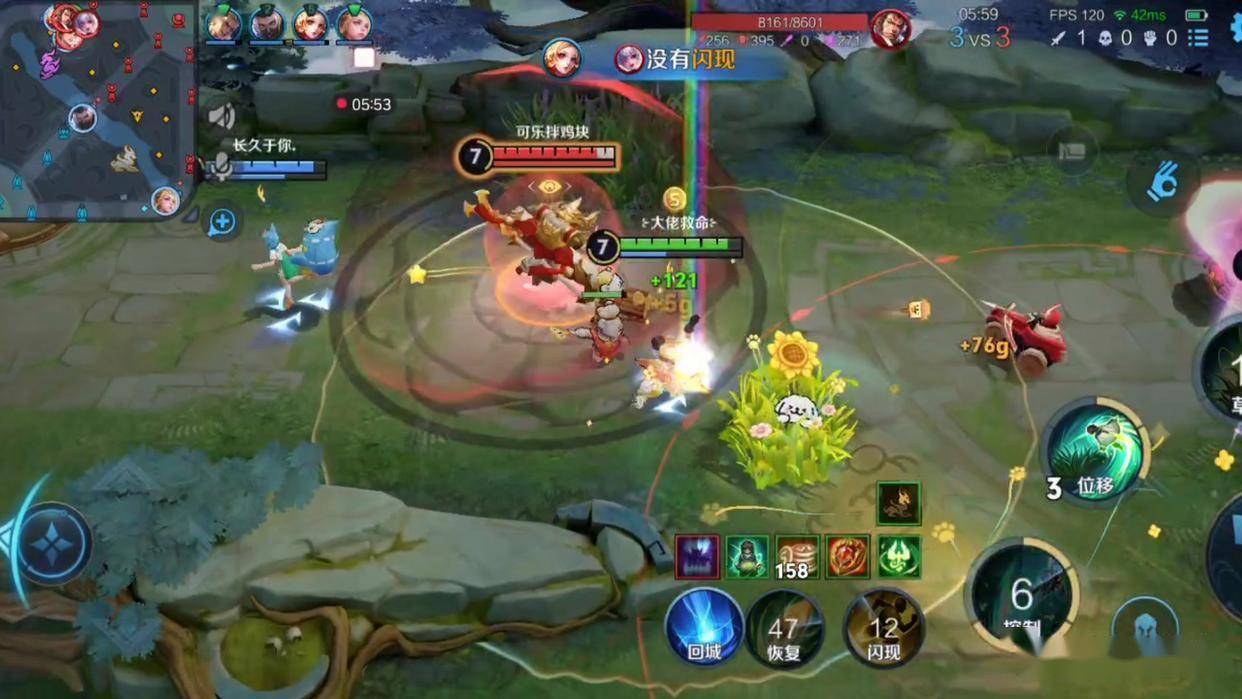Tap the recommended dragon equipment icon
This screenshot has height=699, width=1242.
click(x=898, y=504)
